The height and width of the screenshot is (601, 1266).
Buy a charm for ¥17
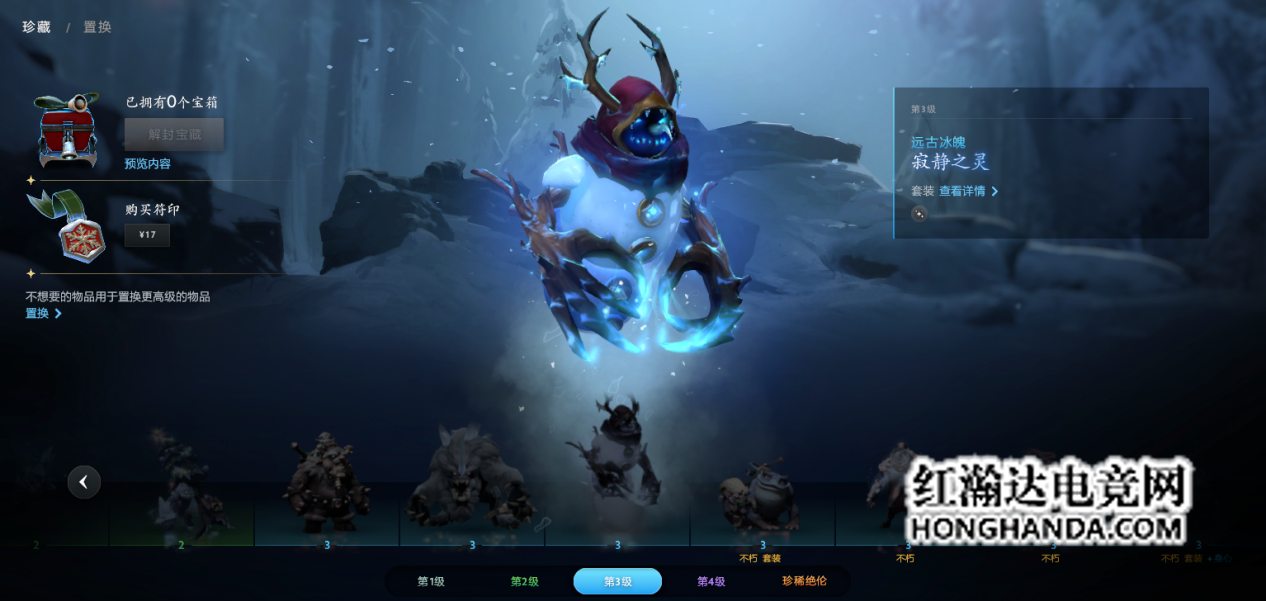(x=147, y=235)
